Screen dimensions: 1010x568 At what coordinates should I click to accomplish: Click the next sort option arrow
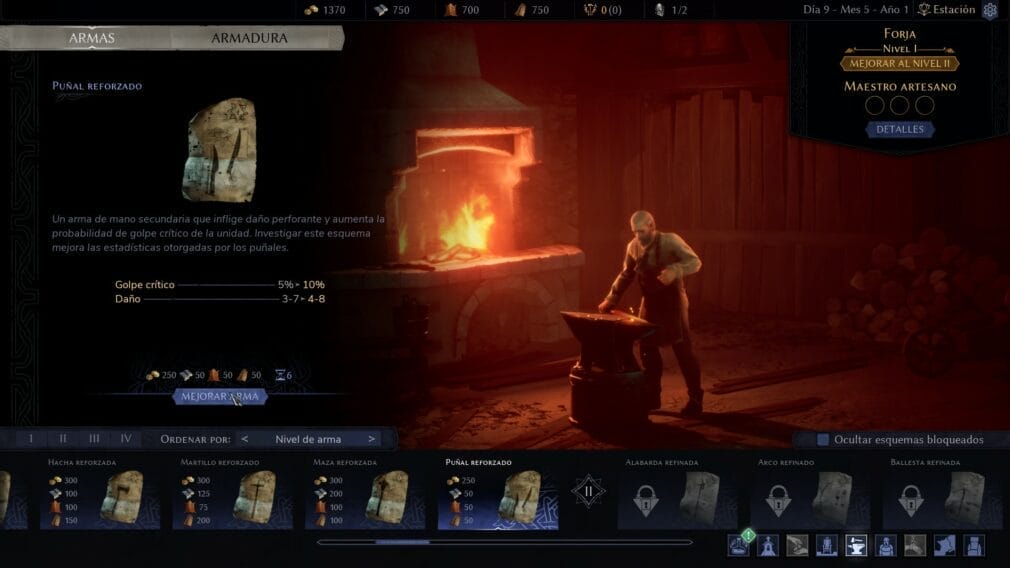click(372, 439)
